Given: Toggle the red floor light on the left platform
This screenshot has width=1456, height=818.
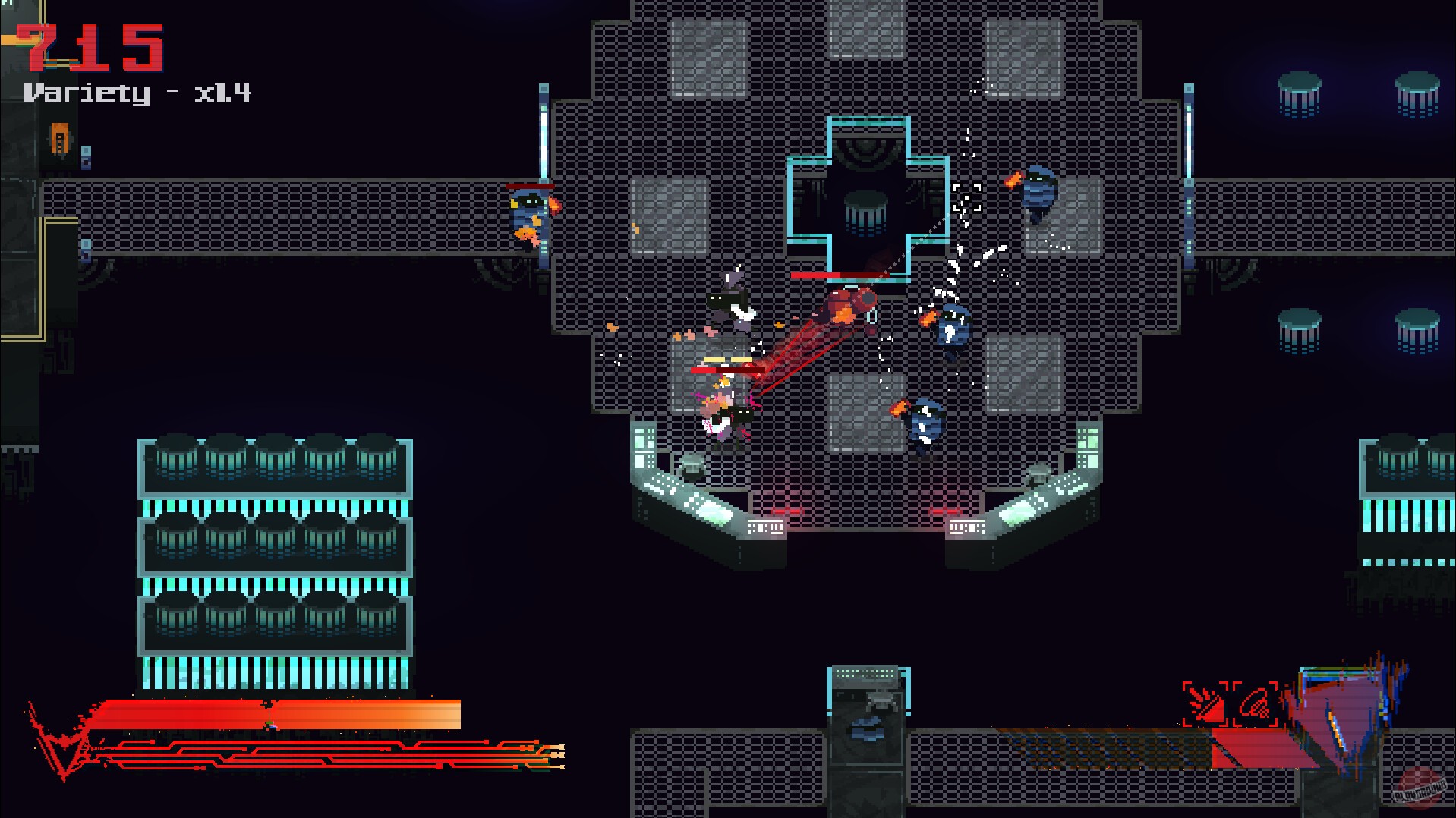Looking at the screenshot, I should (787, 512).
